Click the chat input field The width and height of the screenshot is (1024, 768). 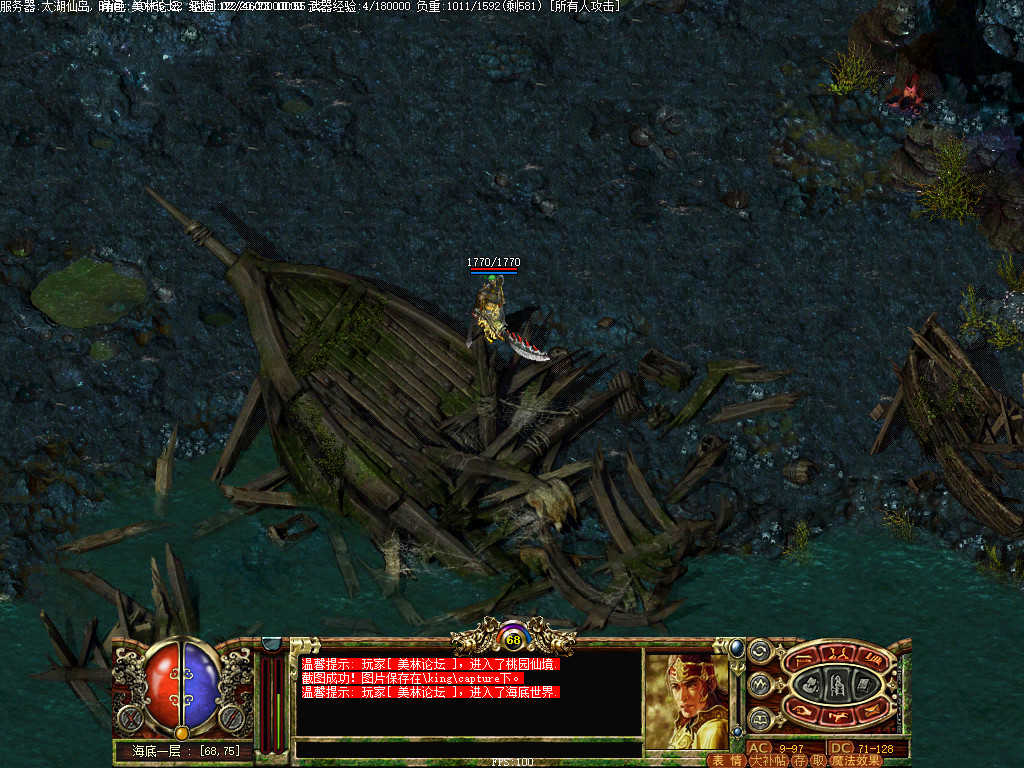click(468, 749)
